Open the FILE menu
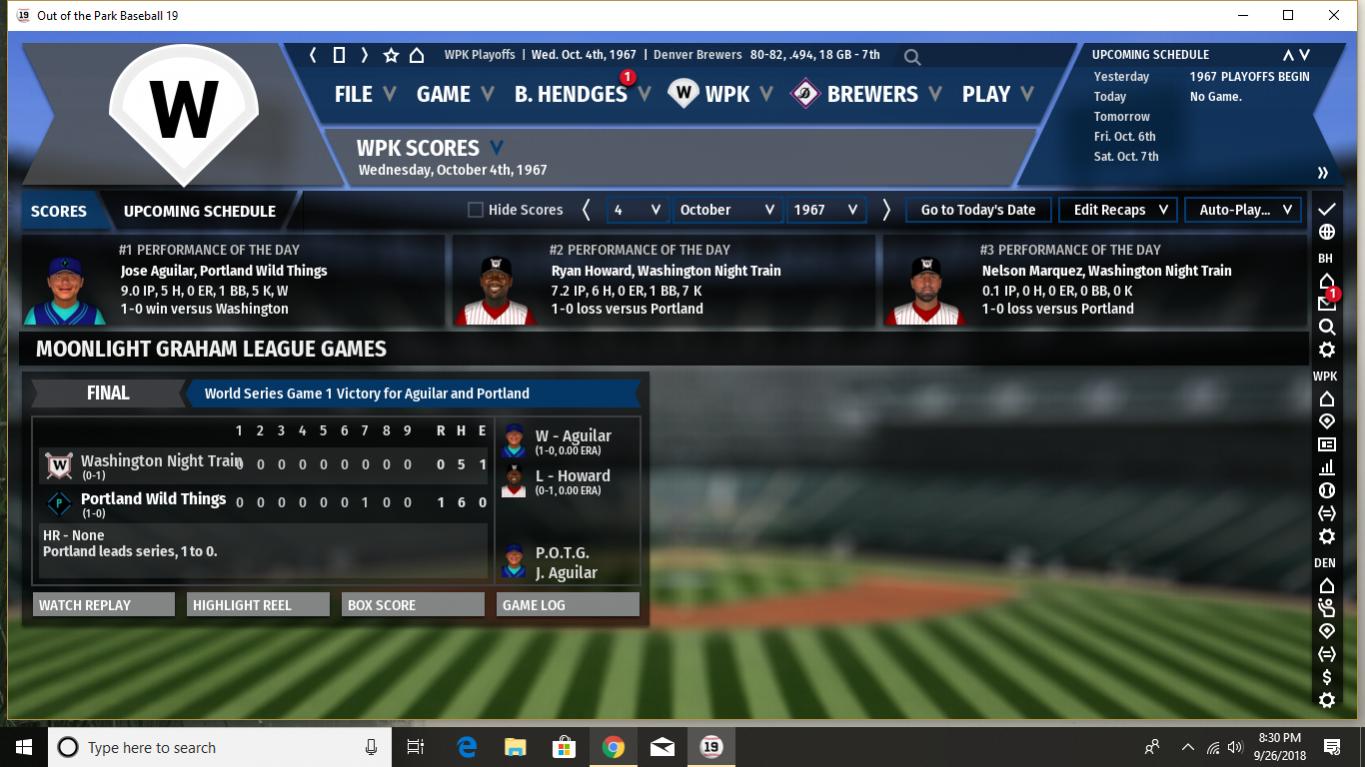The width and height of the screenshot is (1365, 767). [364, 94]
